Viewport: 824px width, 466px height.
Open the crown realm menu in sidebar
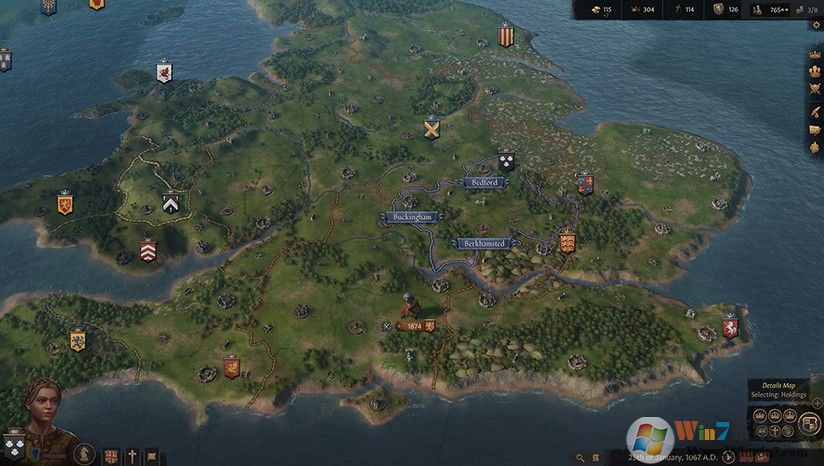coord(815,53)
